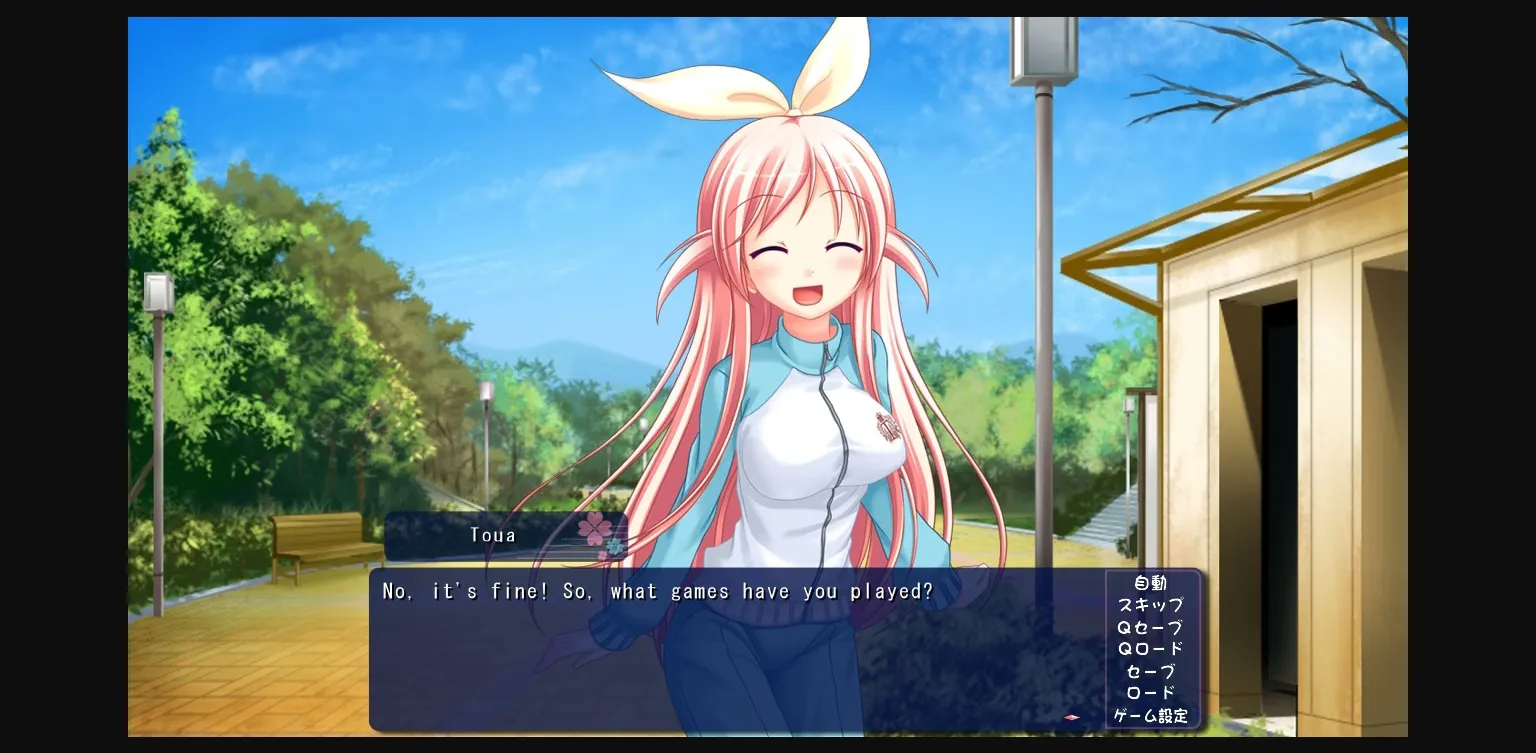Image resolution: width=1536 pixels, height=753 pixels.
Task: Click the dialogue text line to advance
Action: 657,591
